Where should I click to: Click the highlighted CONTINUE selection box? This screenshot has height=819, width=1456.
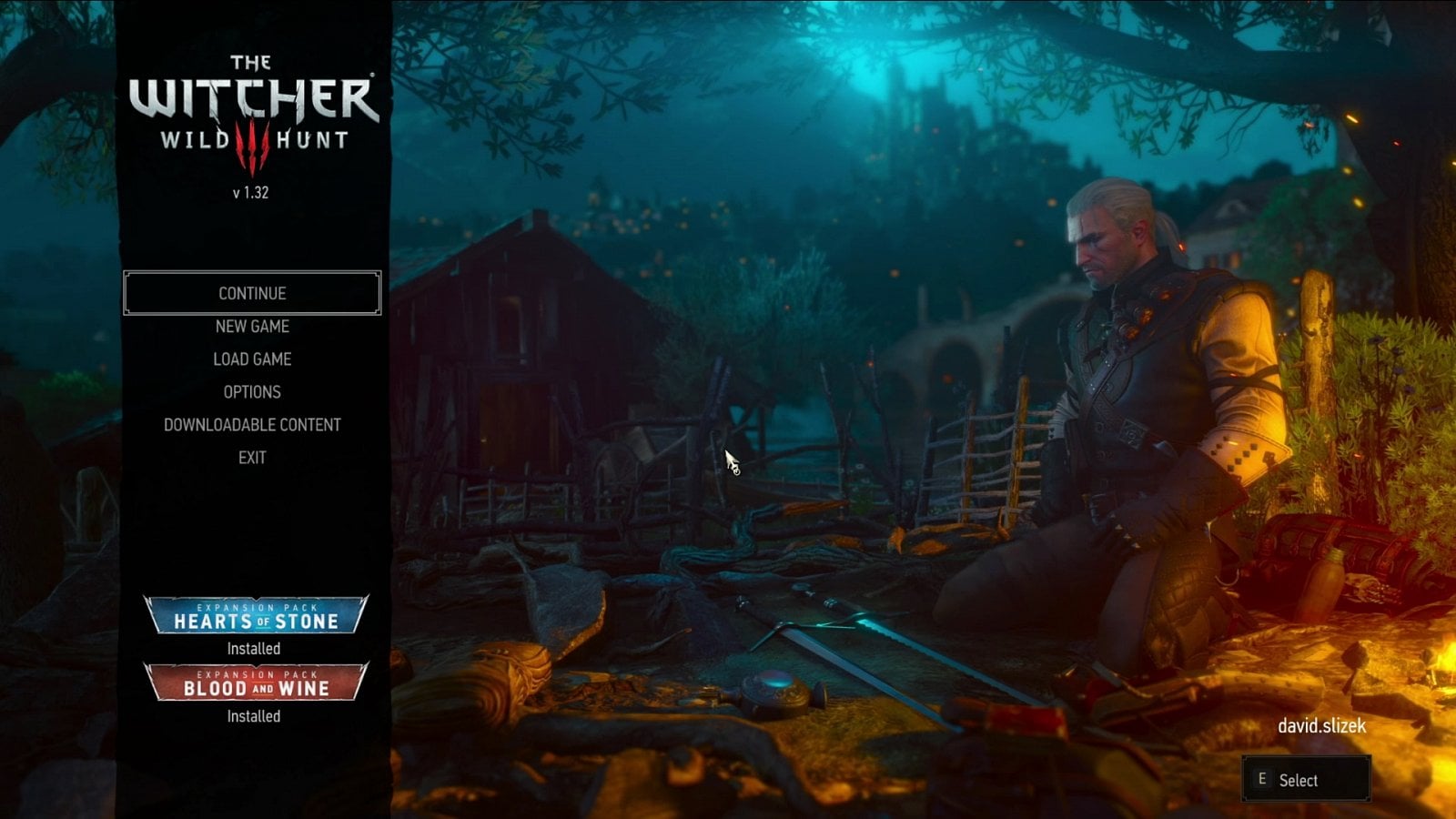[x=252, y=293]
